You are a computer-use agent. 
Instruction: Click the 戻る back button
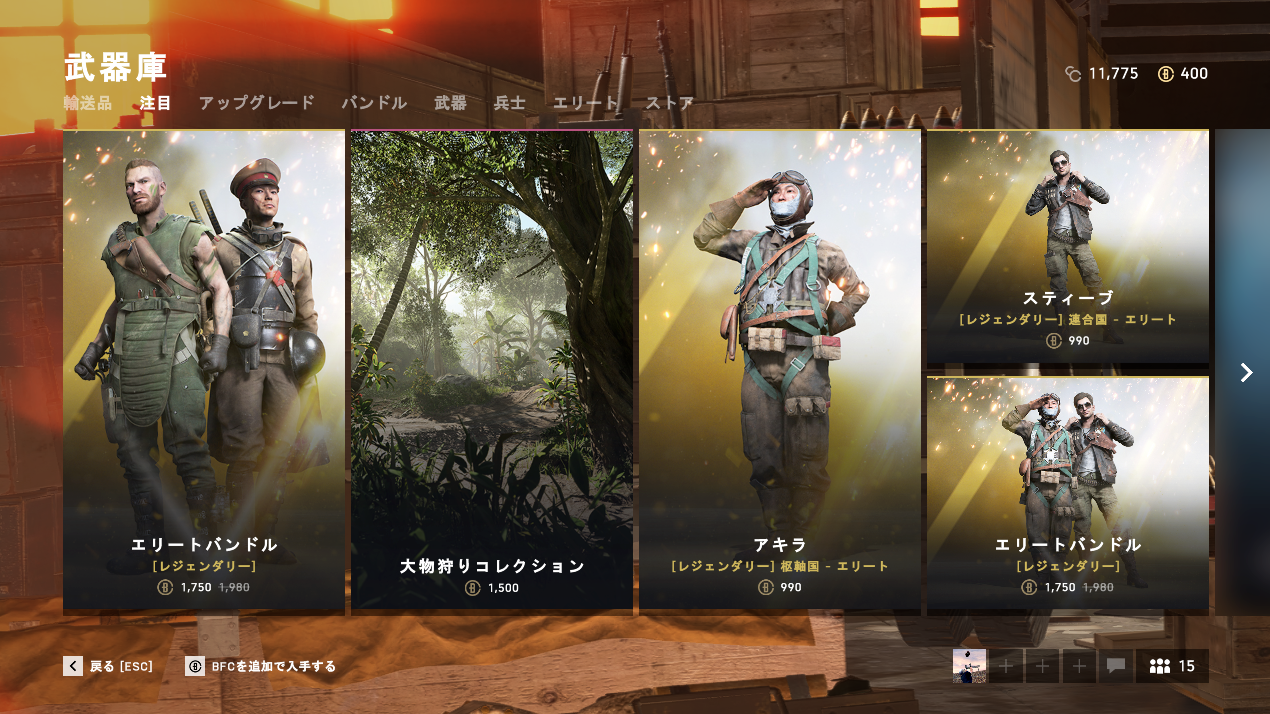tap(108, 666)
